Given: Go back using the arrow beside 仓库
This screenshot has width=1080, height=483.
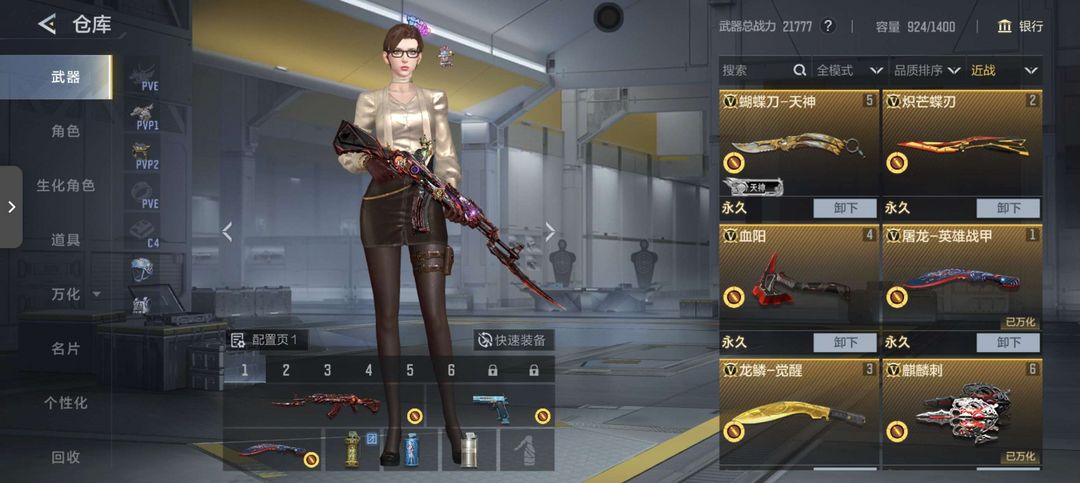Looking at the screenshot, I should coord(47,25).
